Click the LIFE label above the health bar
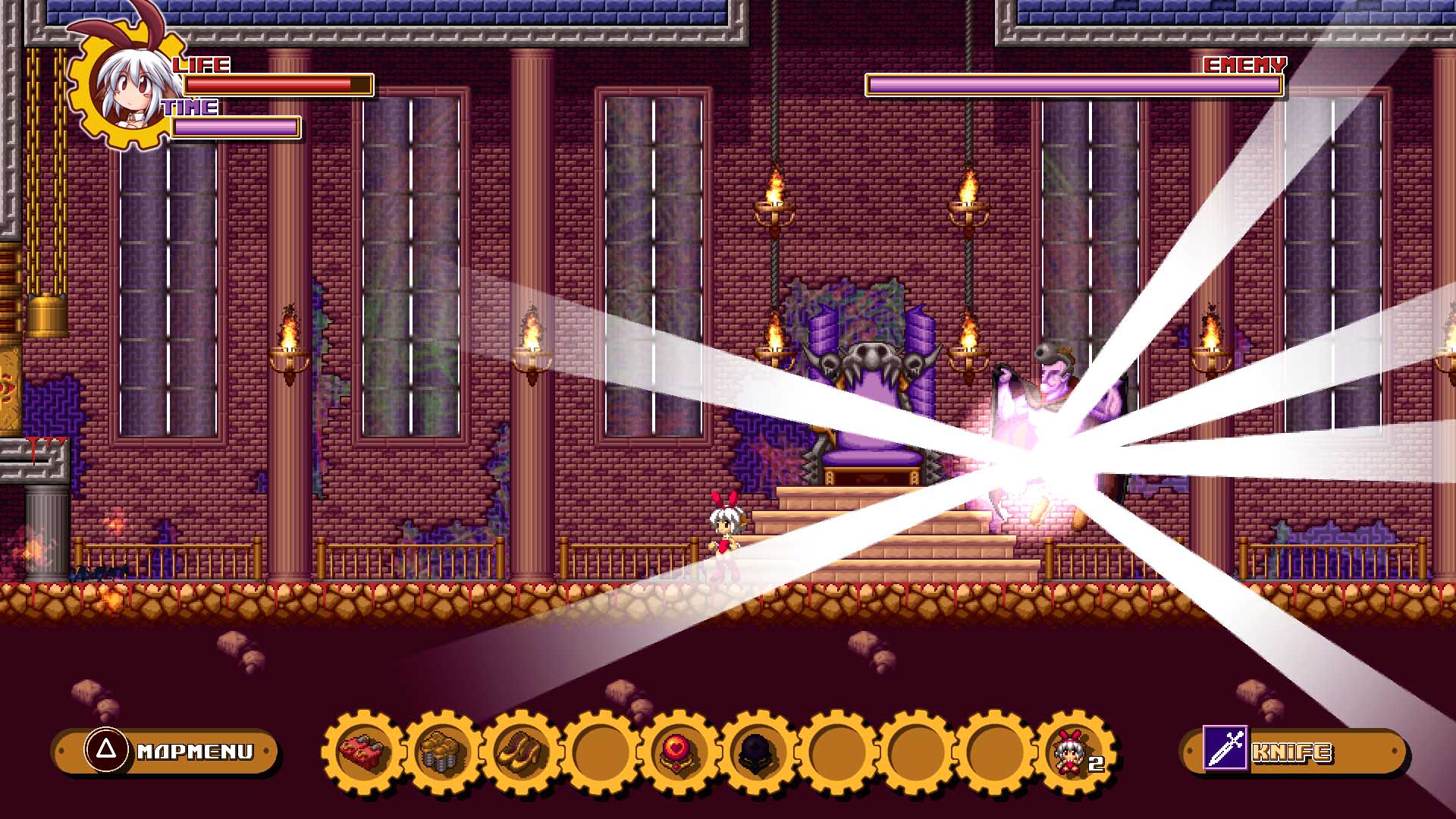The width and height of the screenshot is (1456, 819). [x=202, y=66]
